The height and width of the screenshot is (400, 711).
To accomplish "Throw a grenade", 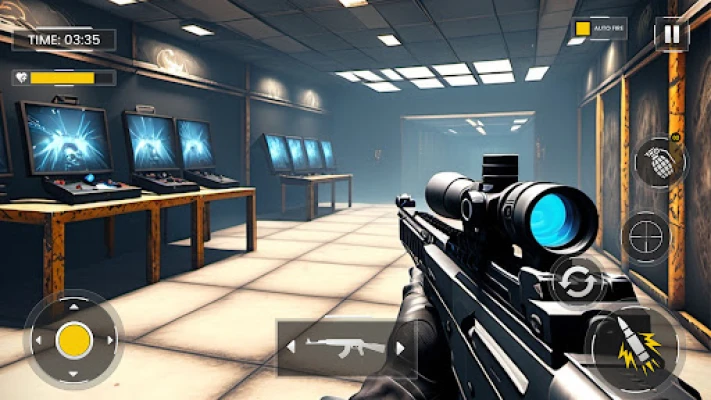I will pos(660,162).
